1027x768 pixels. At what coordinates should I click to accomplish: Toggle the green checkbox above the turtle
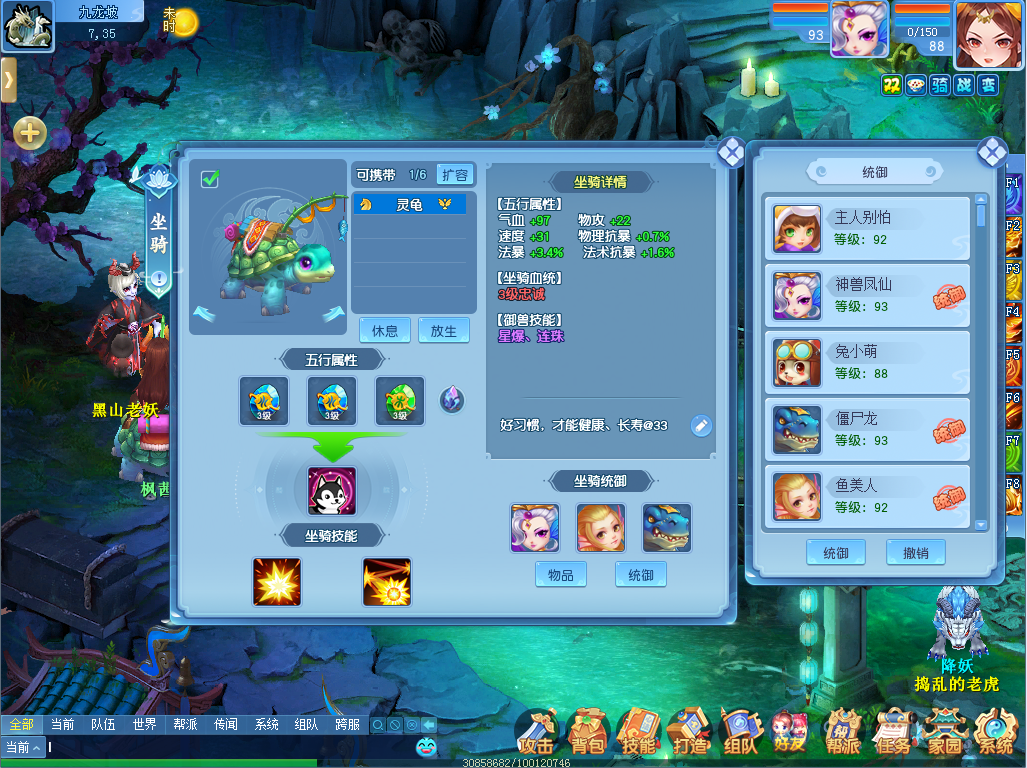(210, 179)
